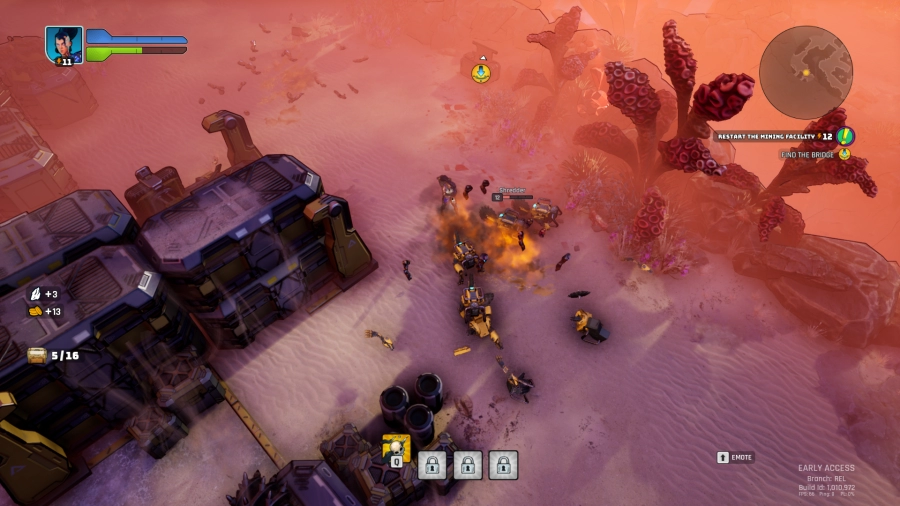
Task: Select the Find the Bridge objective
Action: 811,154
